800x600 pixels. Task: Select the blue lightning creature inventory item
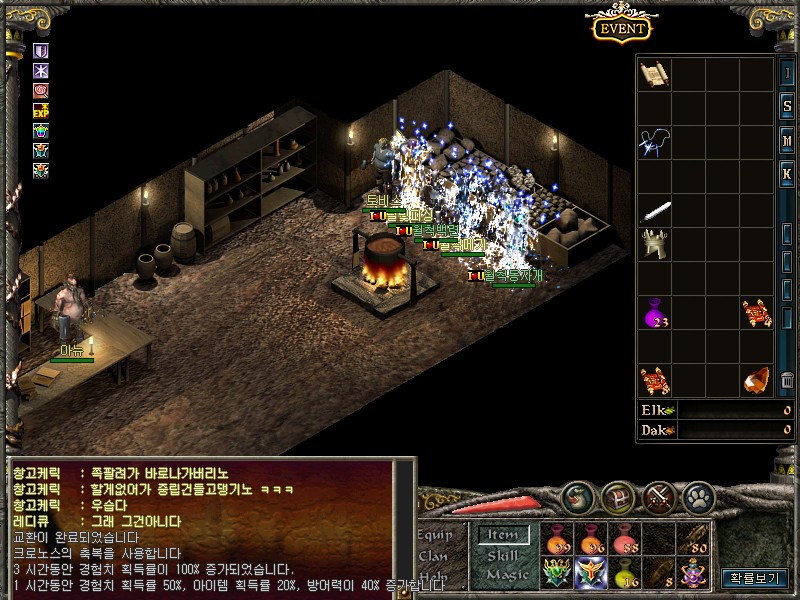(655, 142)
